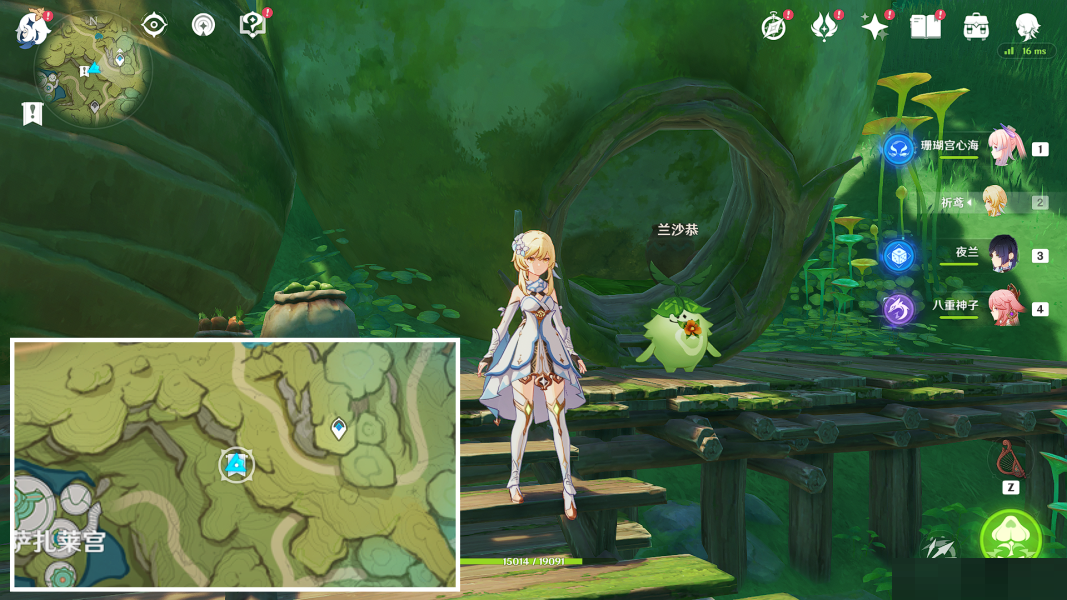Select the white teardrop waypoint on the map
1067x600 pixels.
point(339,428)
